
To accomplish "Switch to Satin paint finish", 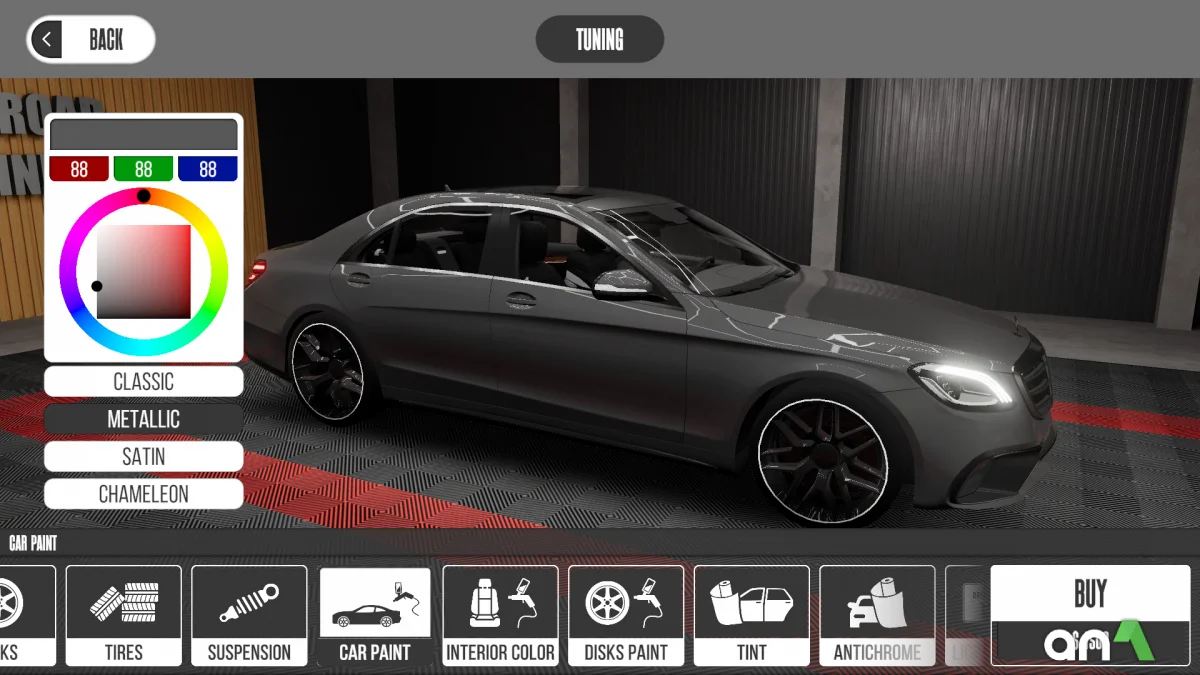I will click(143, 457).
